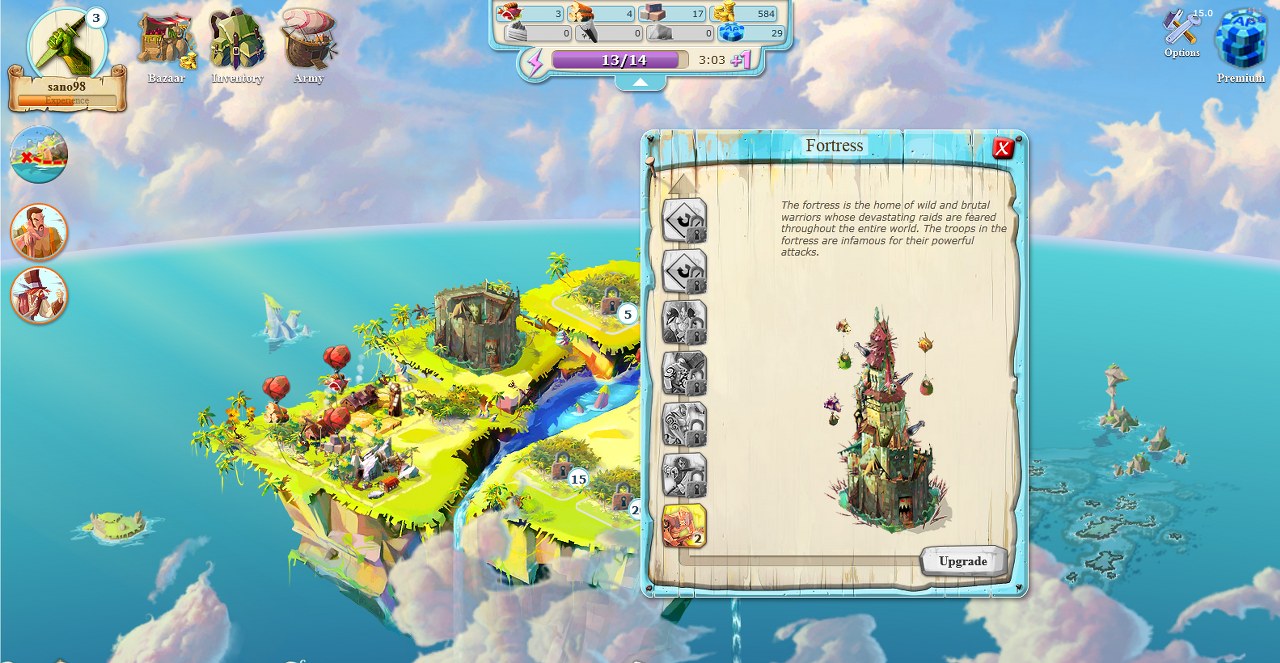Open the Premium shop
Viewport: 1280px width, 663px height.
point(1240,44)
